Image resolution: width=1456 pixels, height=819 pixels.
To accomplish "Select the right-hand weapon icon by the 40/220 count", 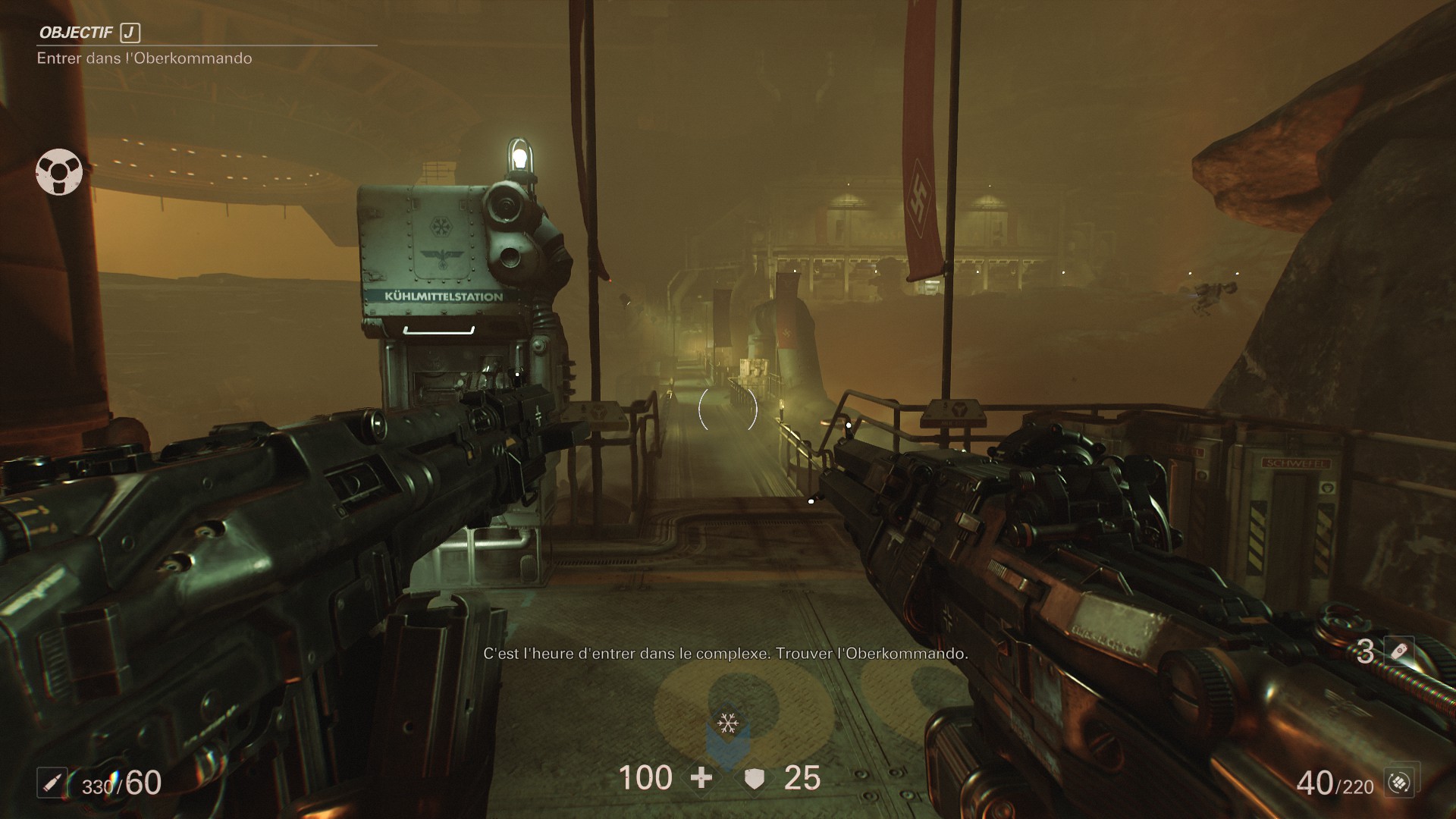I will point(1399,783).
